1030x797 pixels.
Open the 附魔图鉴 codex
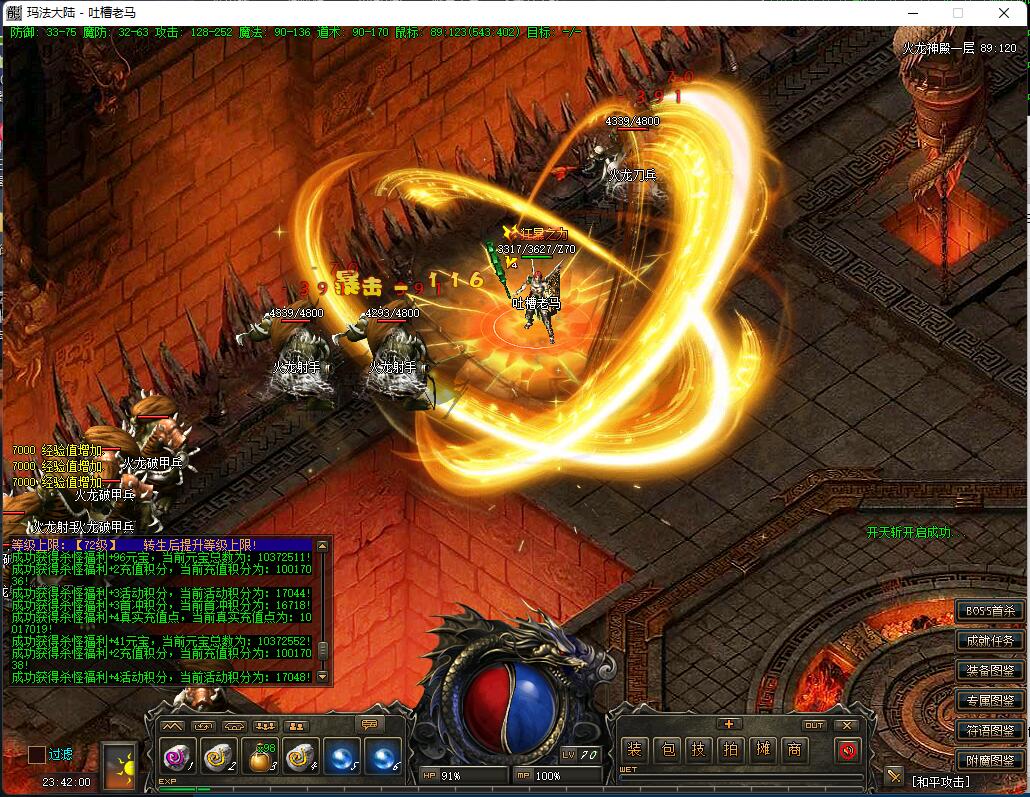[990, 760]
